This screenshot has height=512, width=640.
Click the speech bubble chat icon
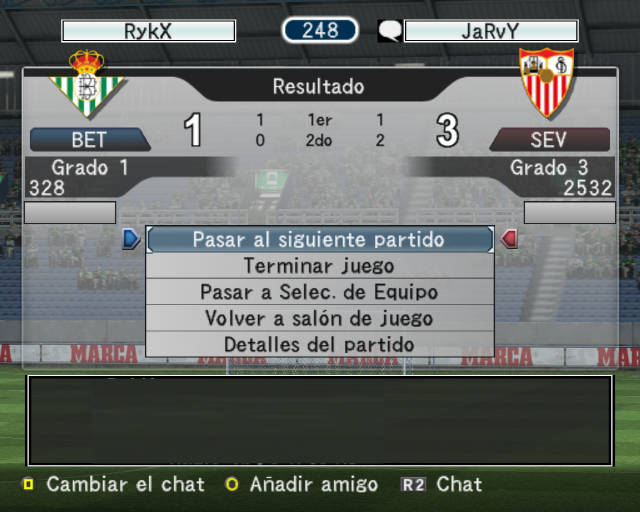(x=389, y=31)
